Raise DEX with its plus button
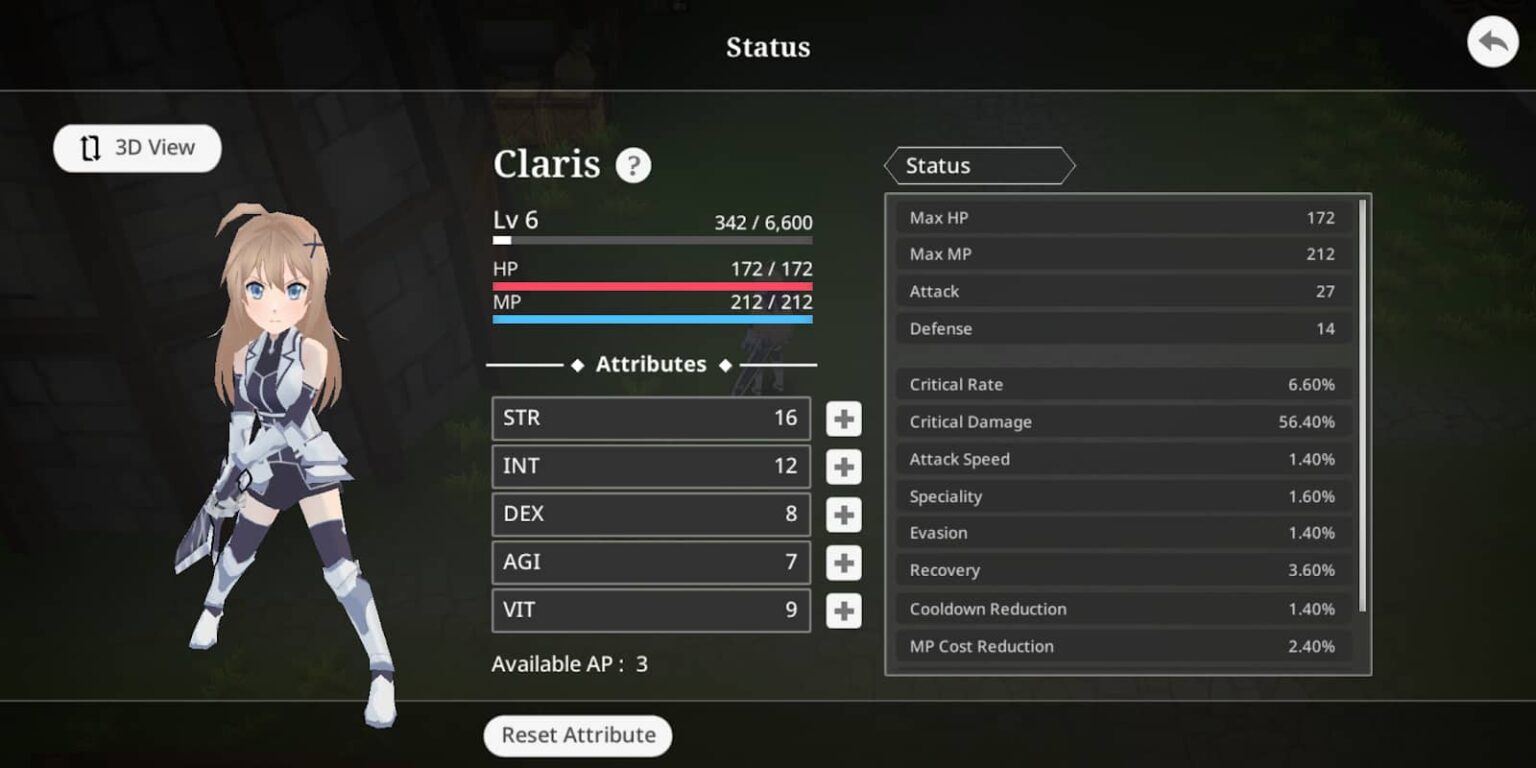Screen dimensions: 1536x768 pos(844,515)
